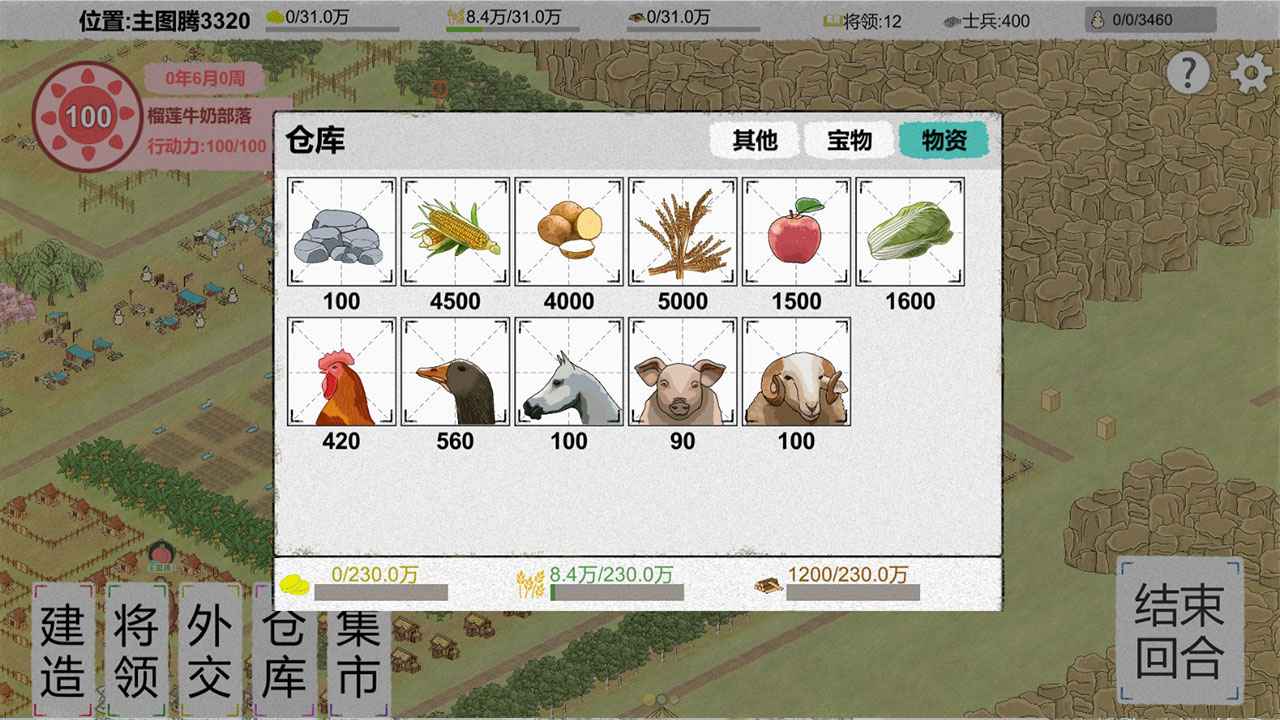
Task: Select the stone resource icon
Action: tap(341, 231)
